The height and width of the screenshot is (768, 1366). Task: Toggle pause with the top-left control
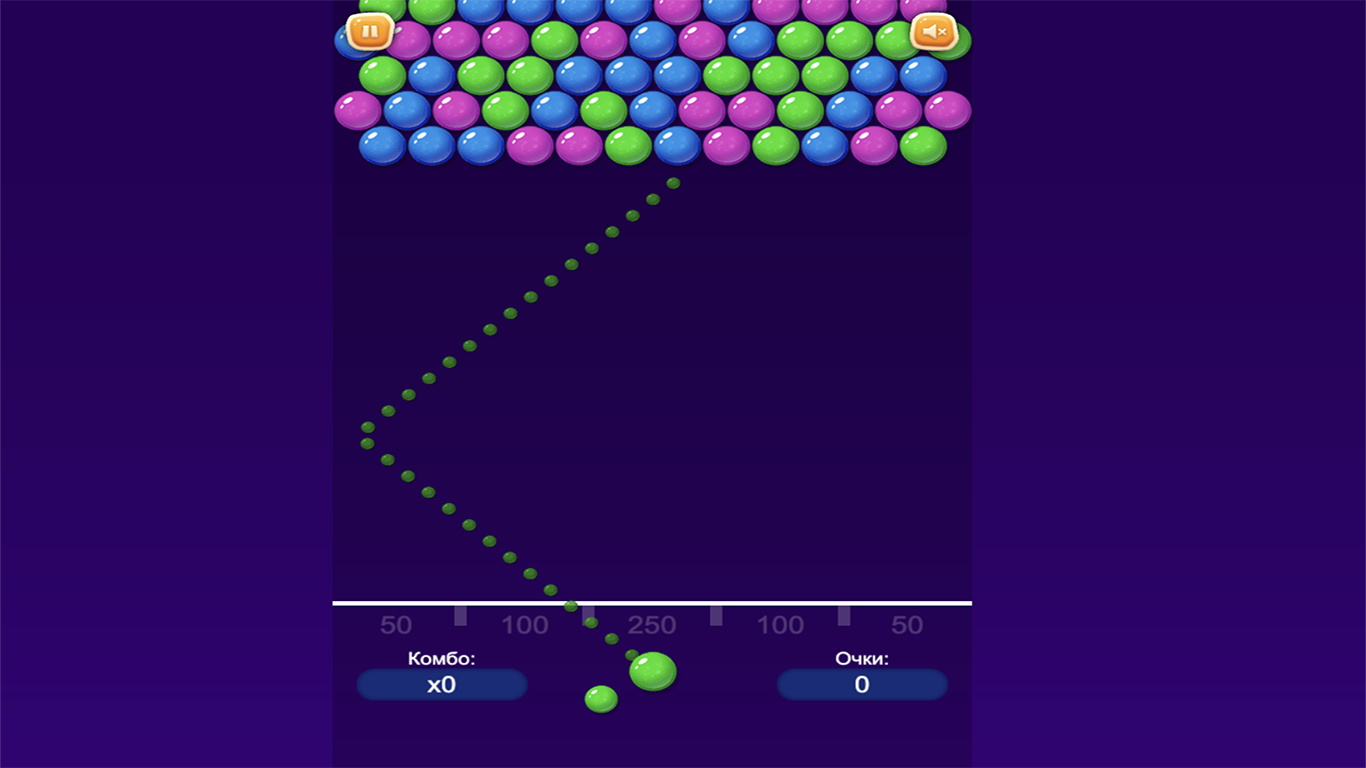pyautogui.click(x=369, y=31)
